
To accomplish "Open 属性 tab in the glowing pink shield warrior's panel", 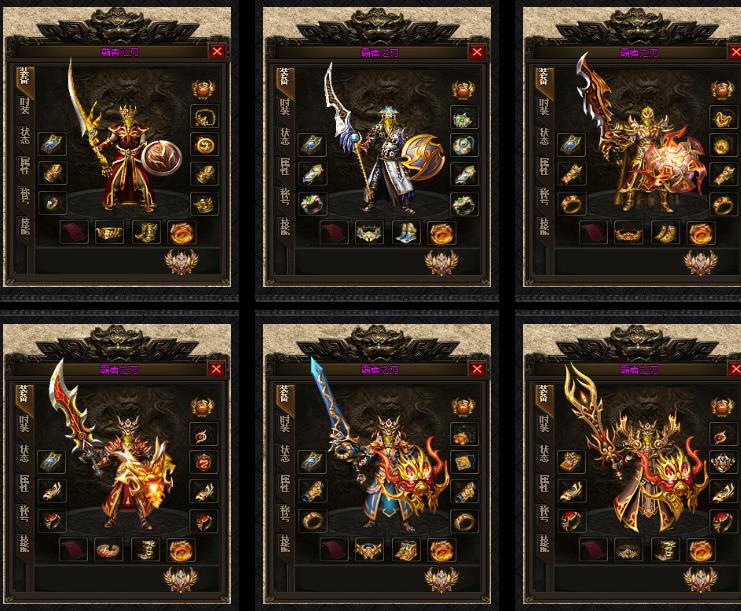I will [x=543, y=165].
